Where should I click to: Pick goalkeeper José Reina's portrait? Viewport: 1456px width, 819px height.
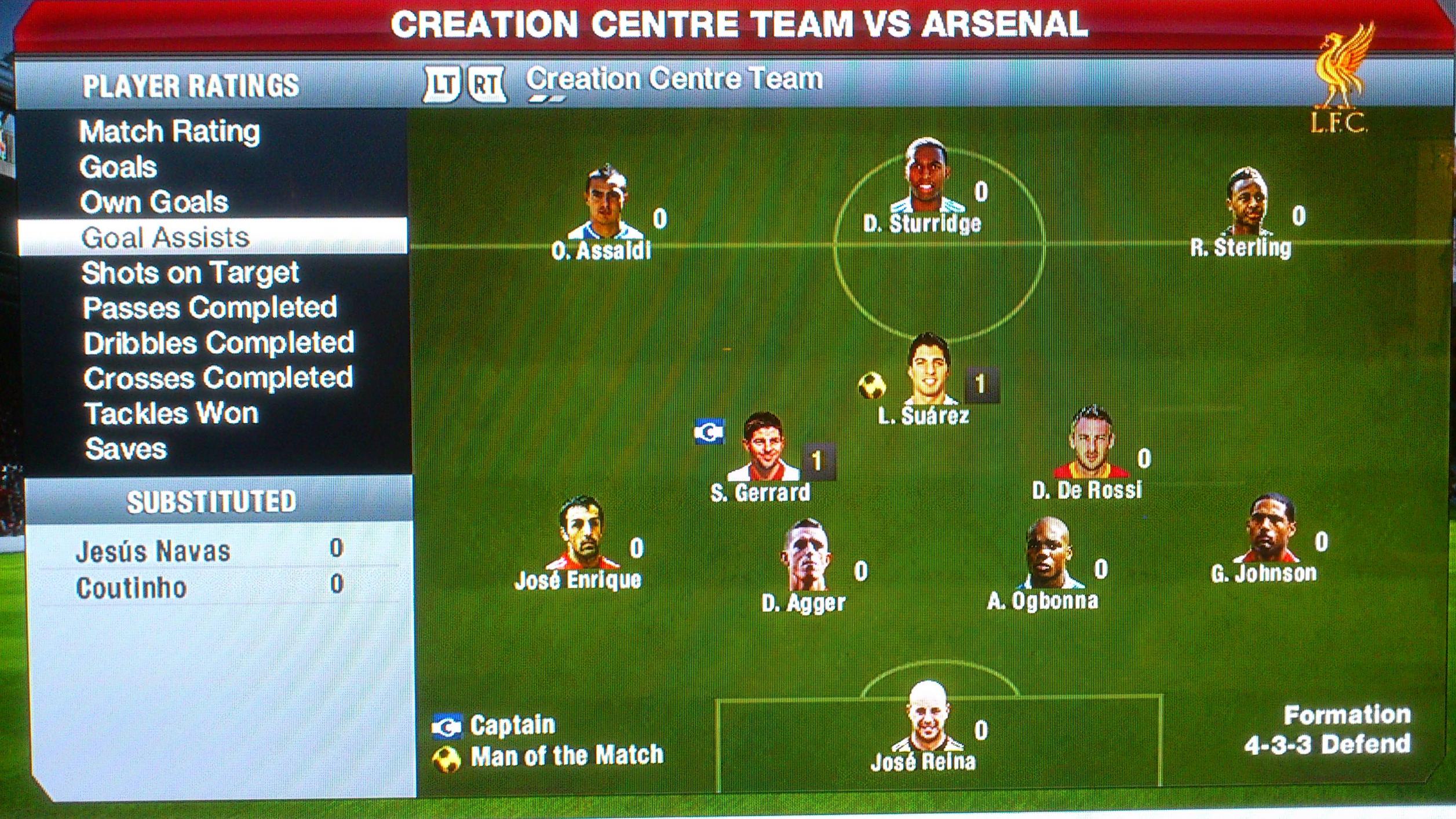927,717
